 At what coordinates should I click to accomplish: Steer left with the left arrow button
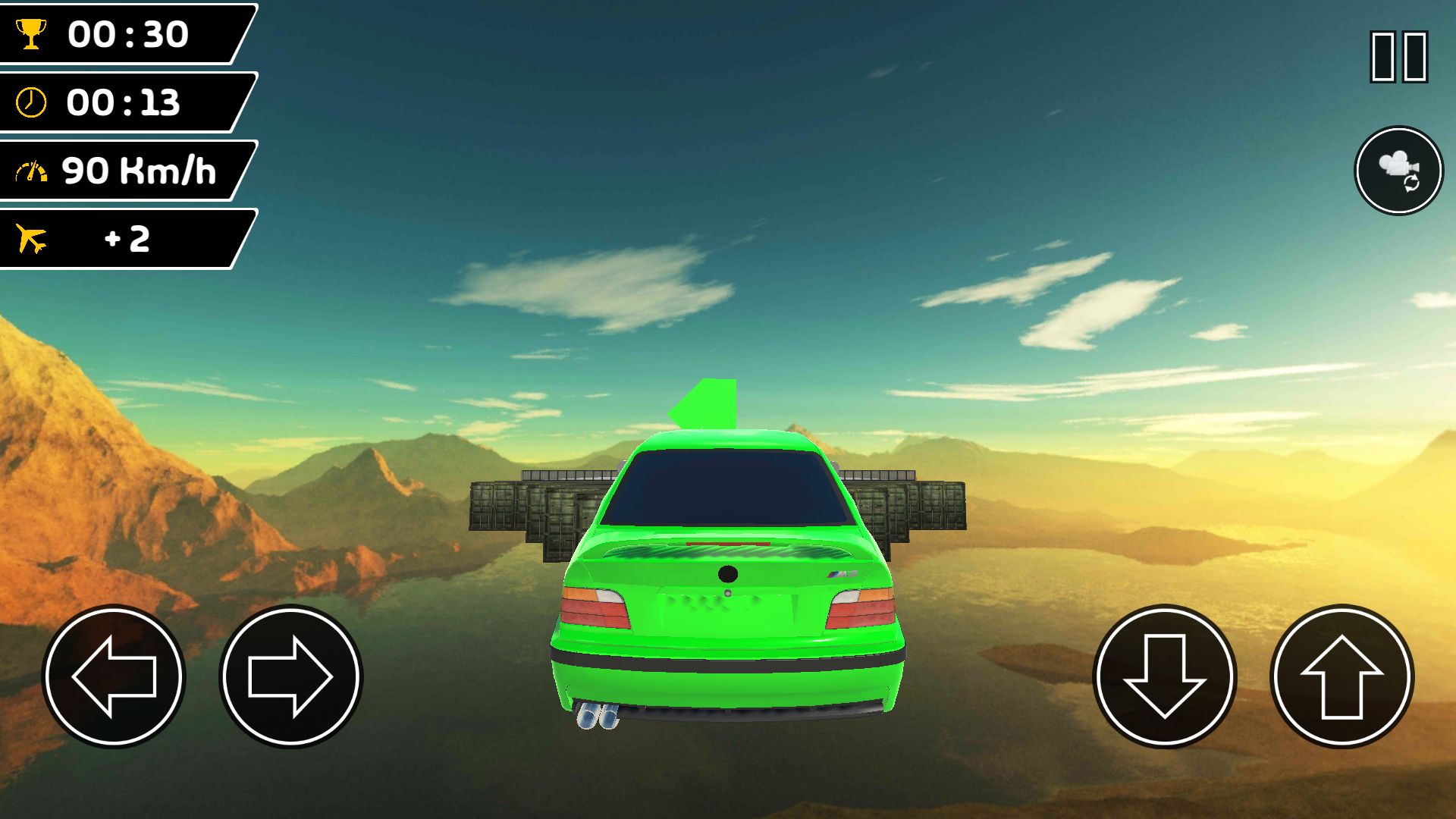114,676
